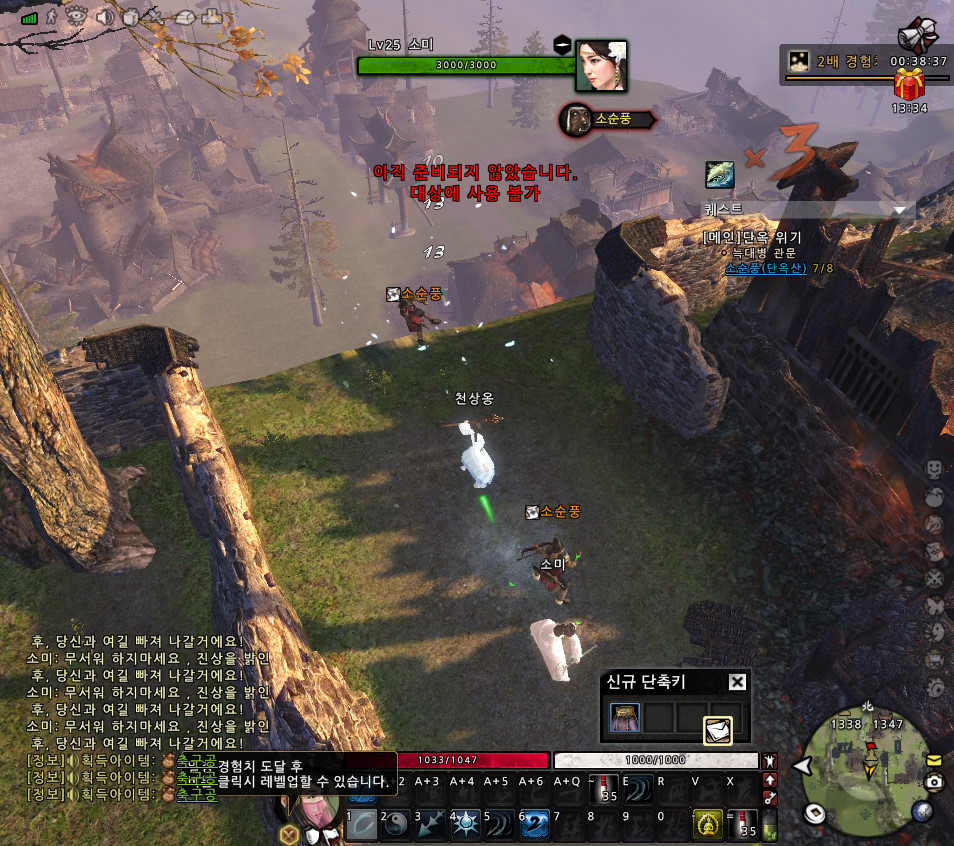Screen dimensions: 954x846
Task: Toggle the speaker sound icon at top
Action: [104, 16]
